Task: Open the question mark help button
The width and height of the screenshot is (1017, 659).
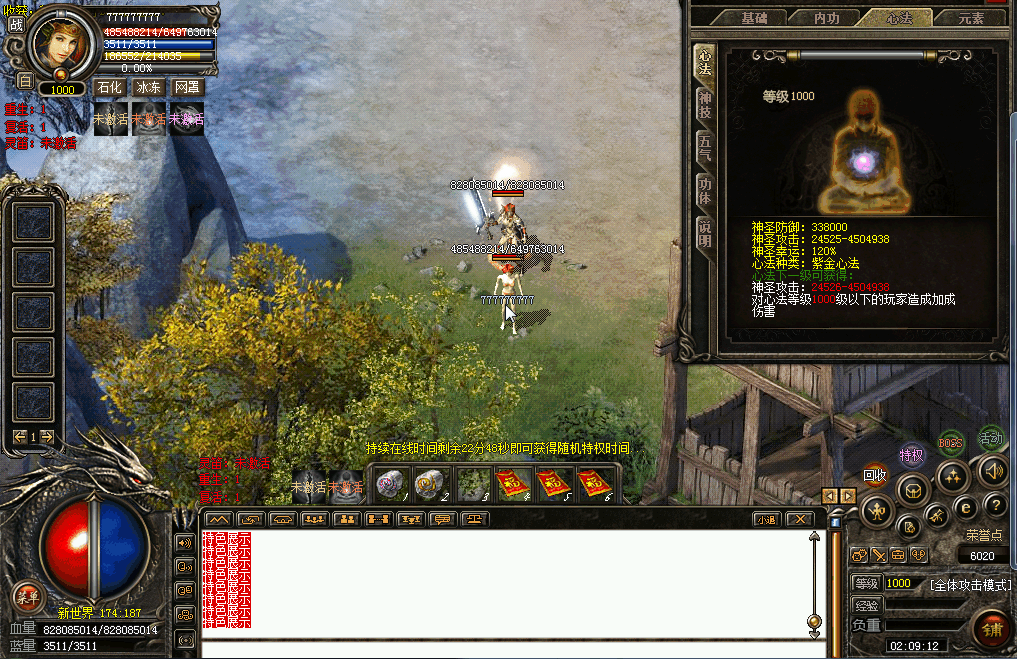Action: [995, 505]
